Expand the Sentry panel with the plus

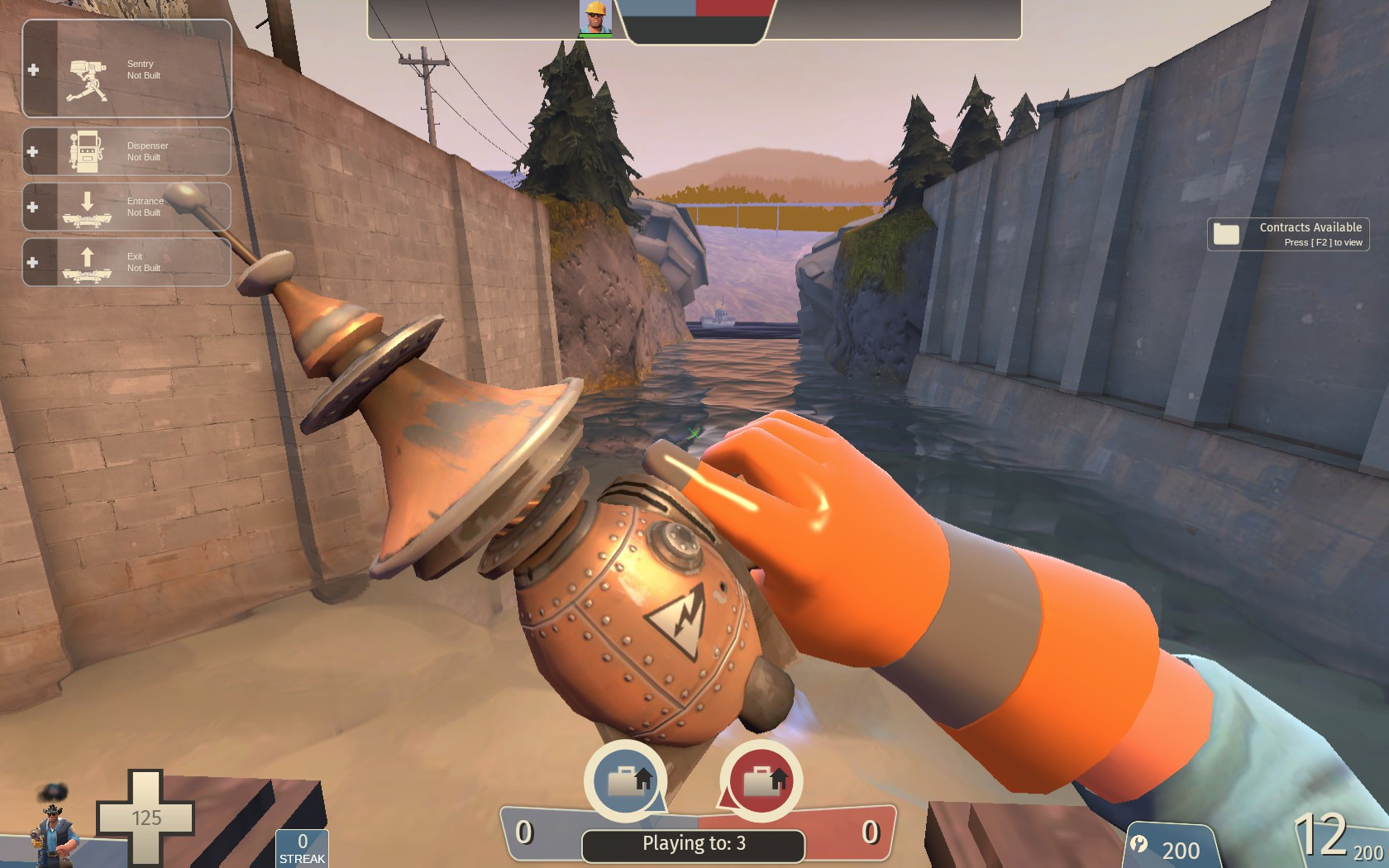(33, 69)
